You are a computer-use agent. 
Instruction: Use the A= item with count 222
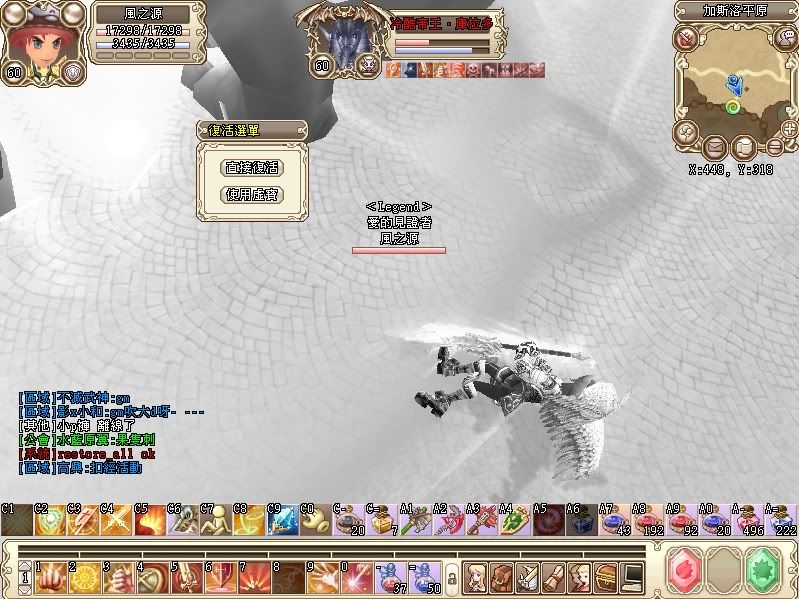click(782, 519)
